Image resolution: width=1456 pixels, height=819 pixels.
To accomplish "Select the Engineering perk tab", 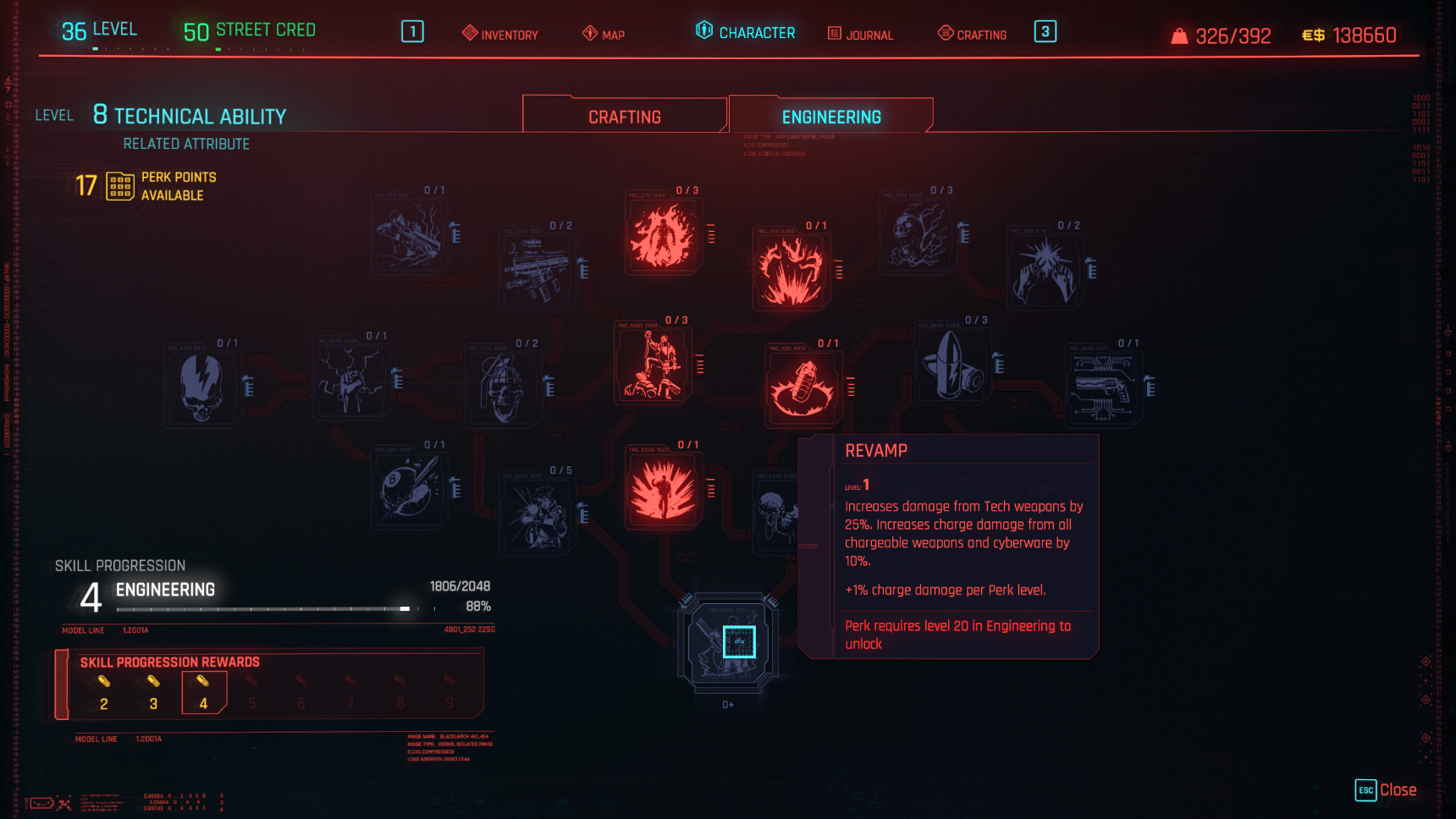I will pos(831,117).
